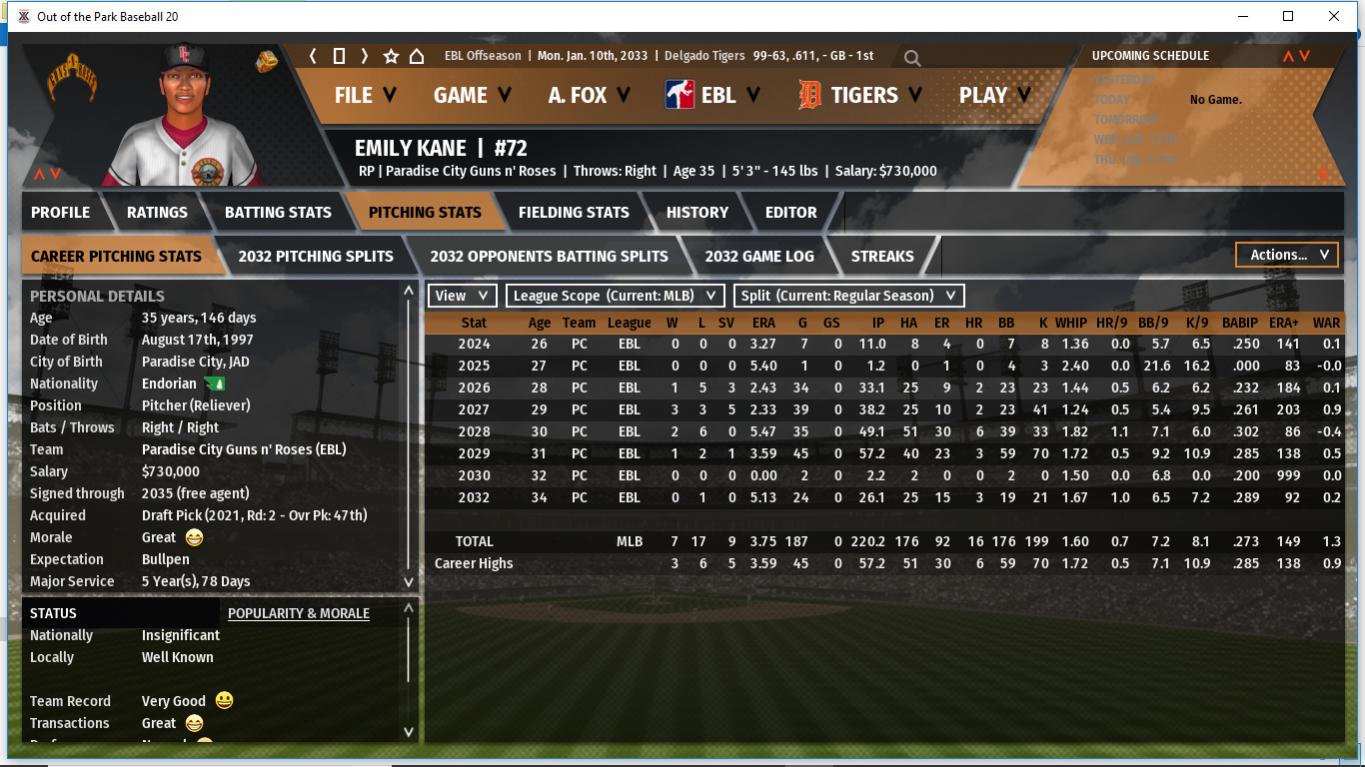The width and height of the screenshot is (1365, 767).
Task: Click the search magnifier icon
Action: click(x=912, y=58)
